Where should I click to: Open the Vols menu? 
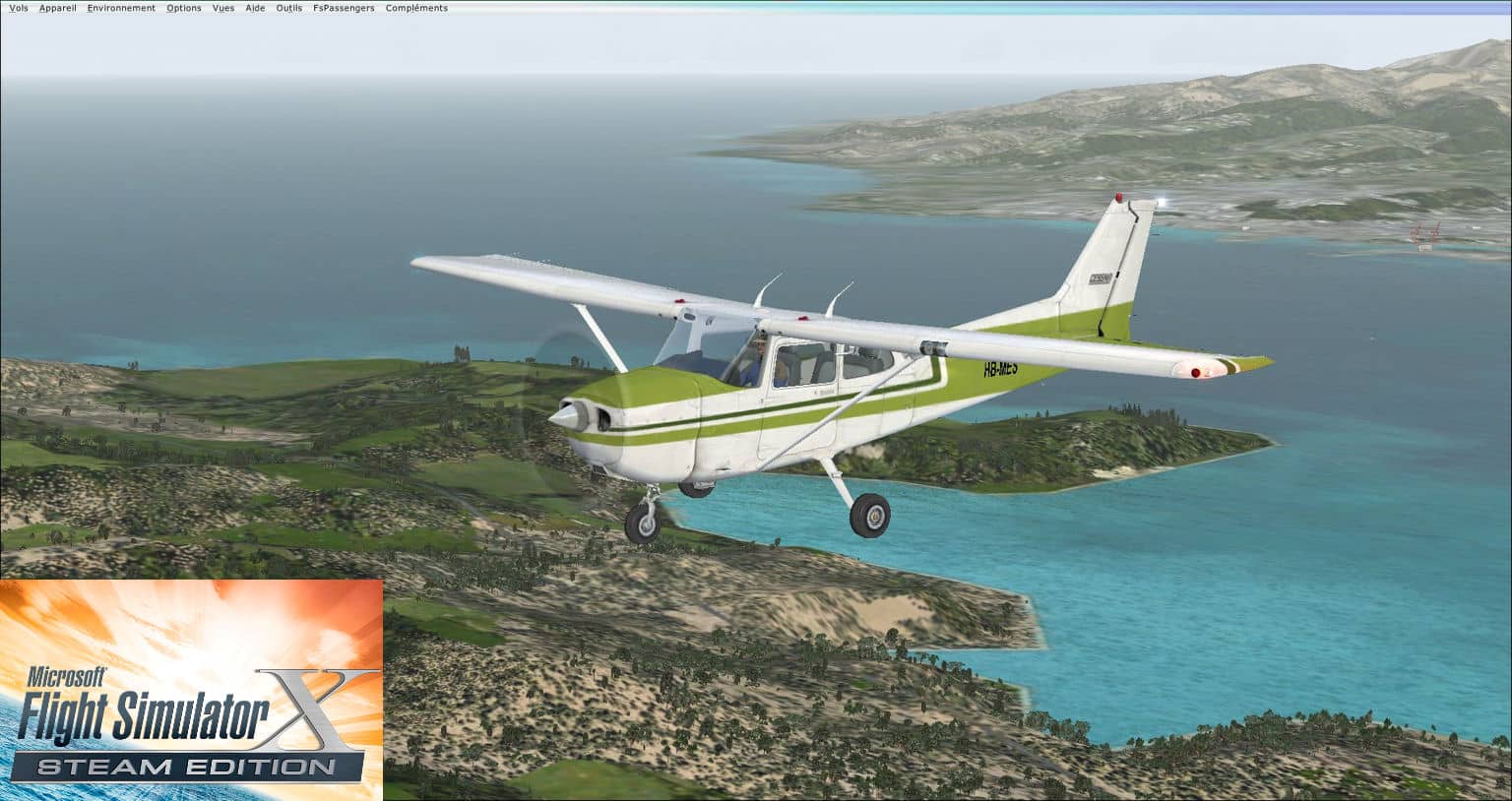click(18, 8)
